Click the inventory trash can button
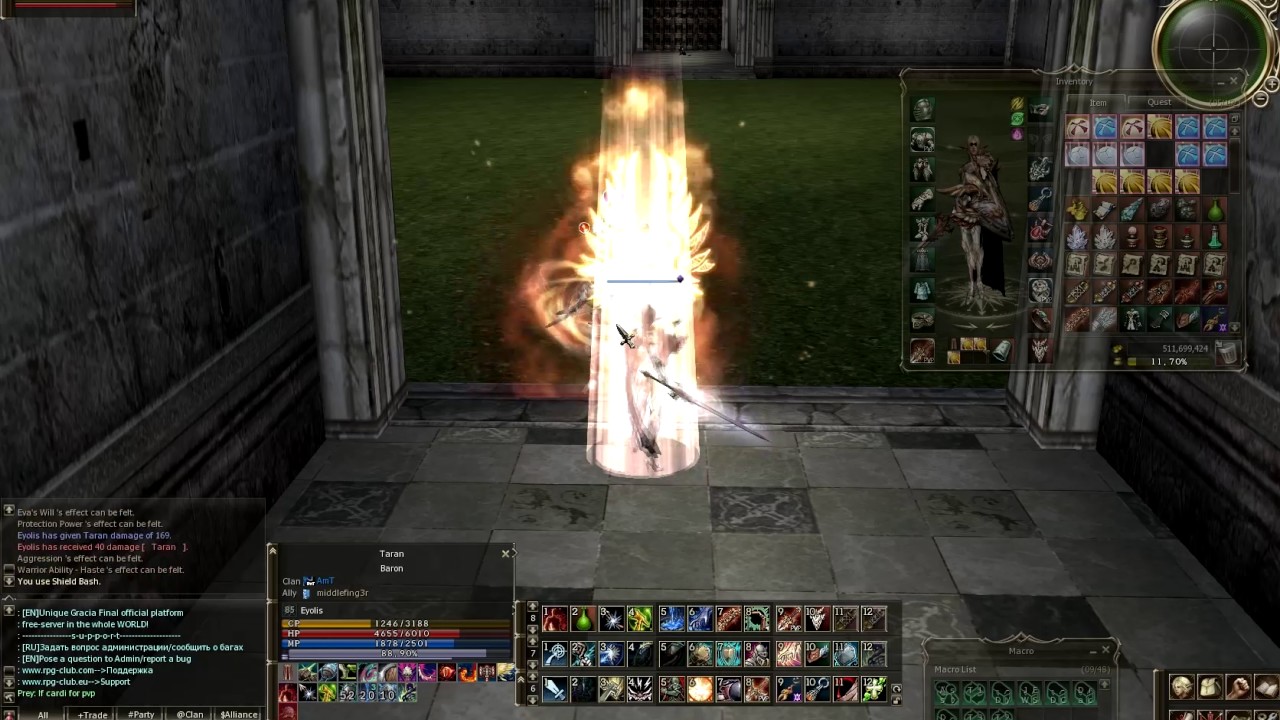The image size is (1280, 720). pos(1226,353)
